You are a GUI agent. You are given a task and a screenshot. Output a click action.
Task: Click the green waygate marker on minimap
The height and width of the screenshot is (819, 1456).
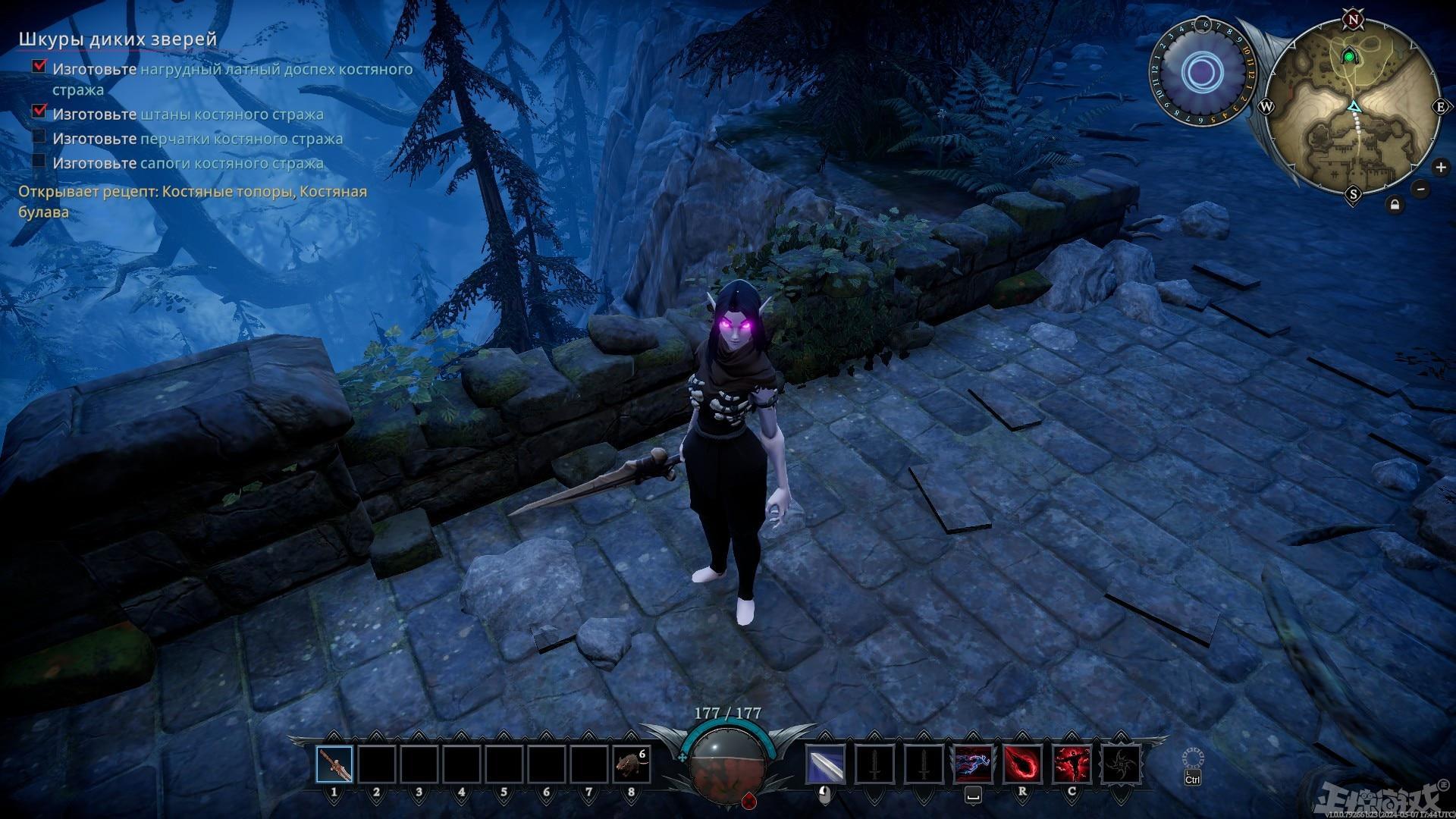point(1349,56)
